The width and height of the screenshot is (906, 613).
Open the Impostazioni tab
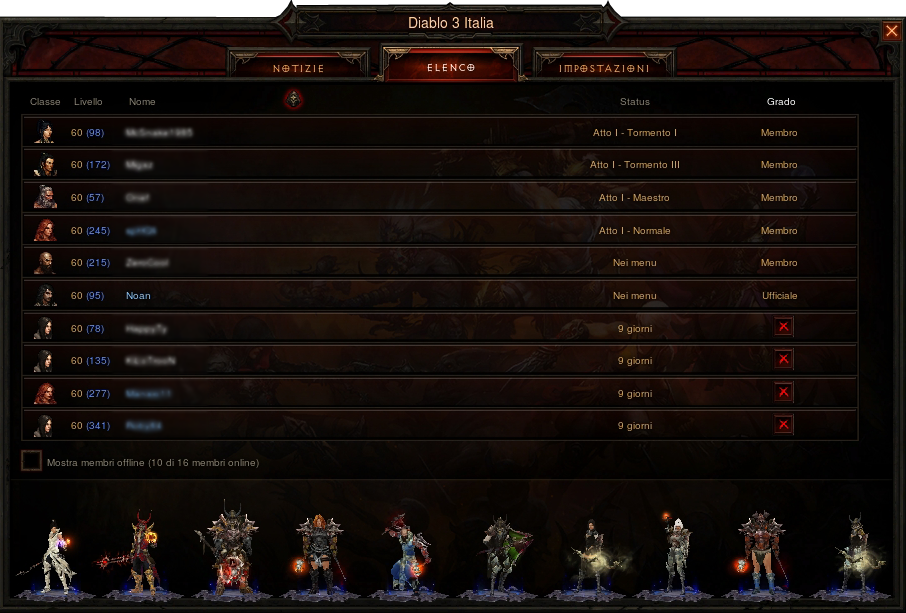click(x=604, y=68)
